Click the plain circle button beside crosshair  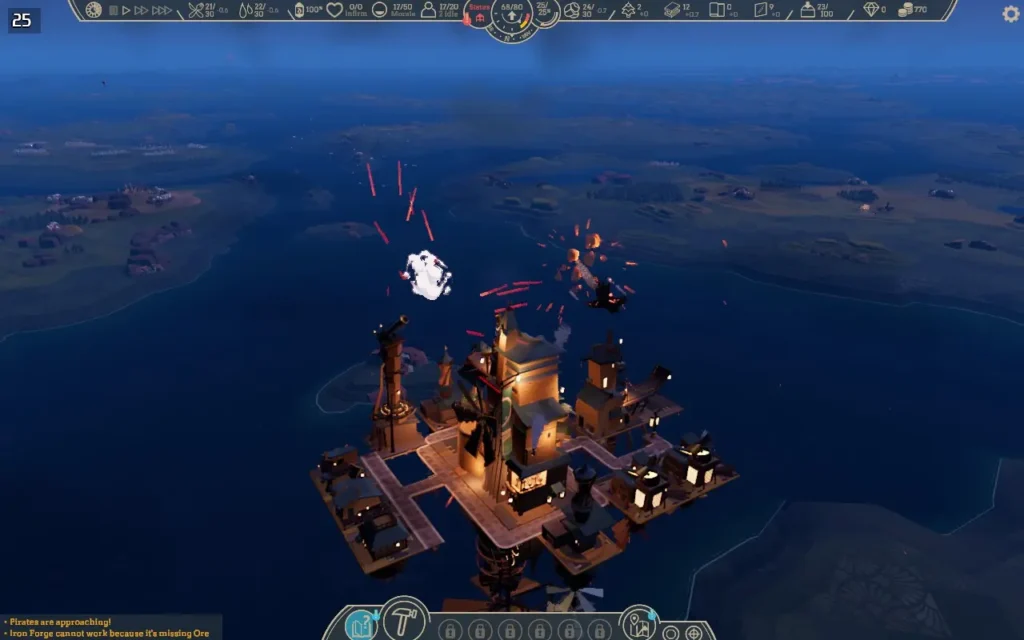click(x=672, y=632)
